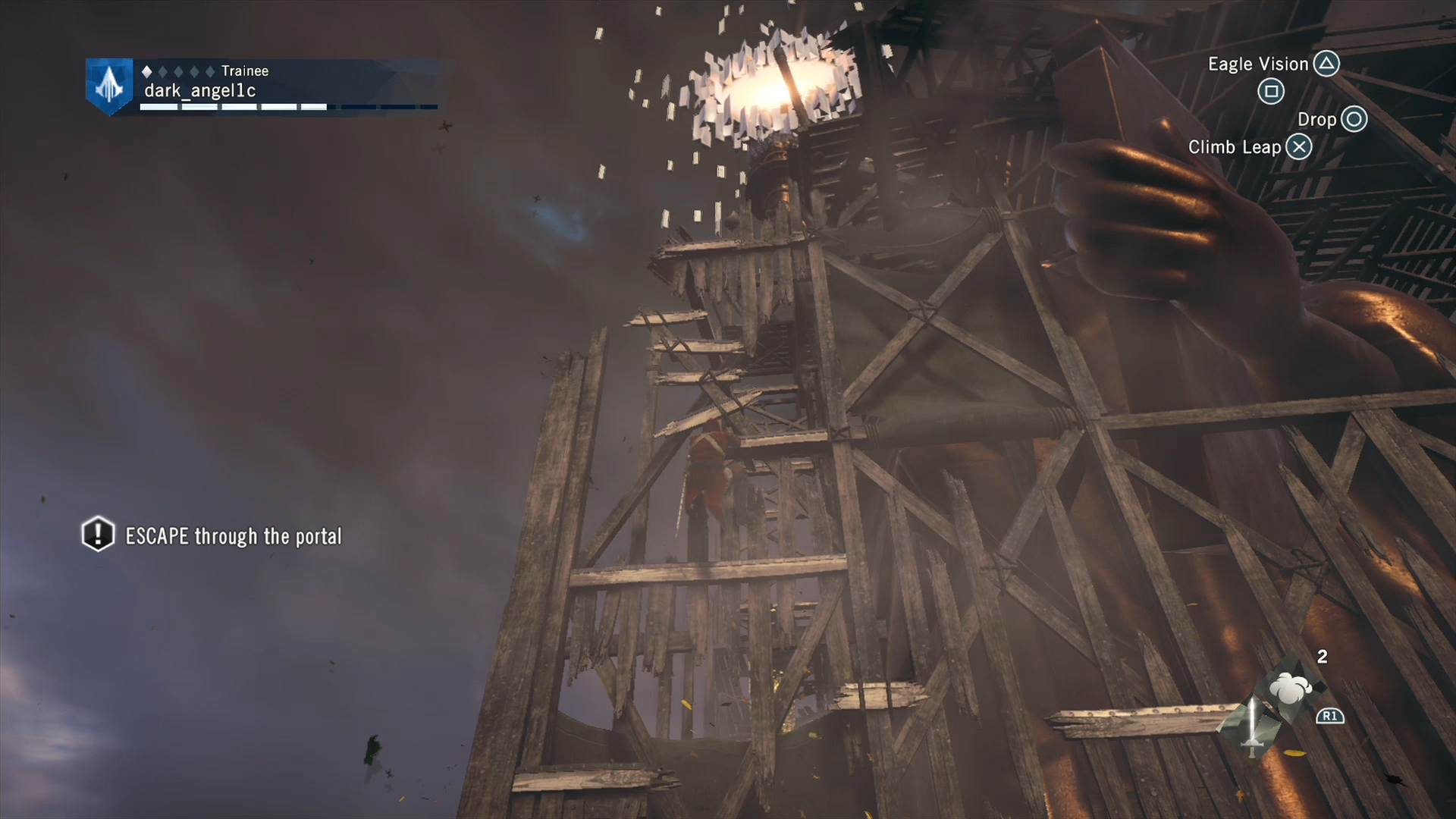This screenshot has height=819, width=1456.
Task: Open the ESCAPE through the portal objective
Action: click(x=233, y=536)
